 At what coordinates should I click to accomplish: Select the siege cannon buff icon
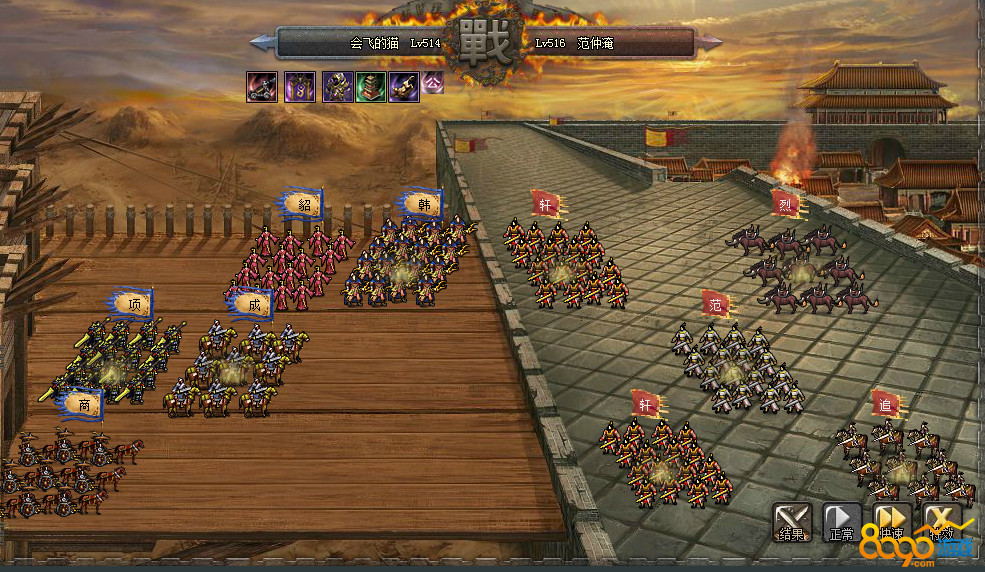(262, 87)
